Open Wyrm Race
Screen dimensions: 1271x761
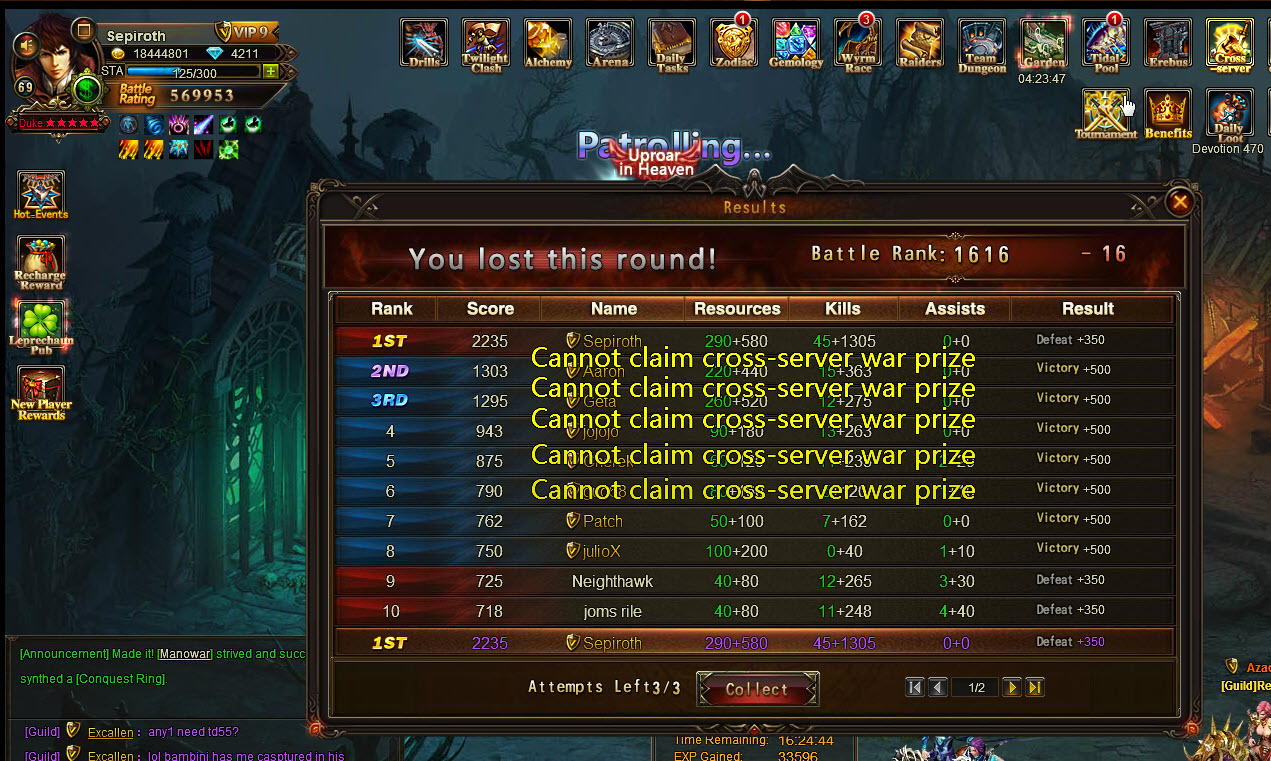tap(858, 44)
